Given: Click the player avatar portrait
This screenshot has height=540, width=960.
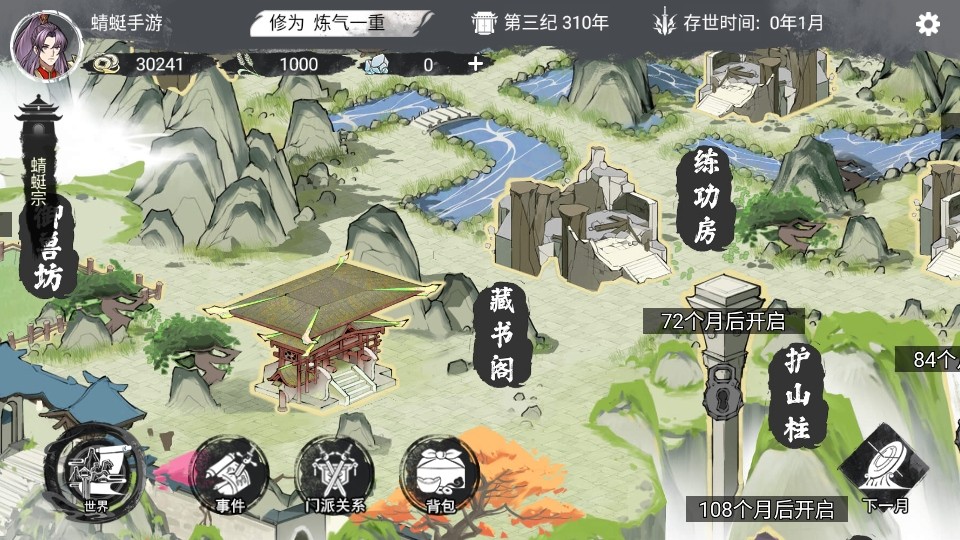Looking at the screenshot, I should click(34, 38).
